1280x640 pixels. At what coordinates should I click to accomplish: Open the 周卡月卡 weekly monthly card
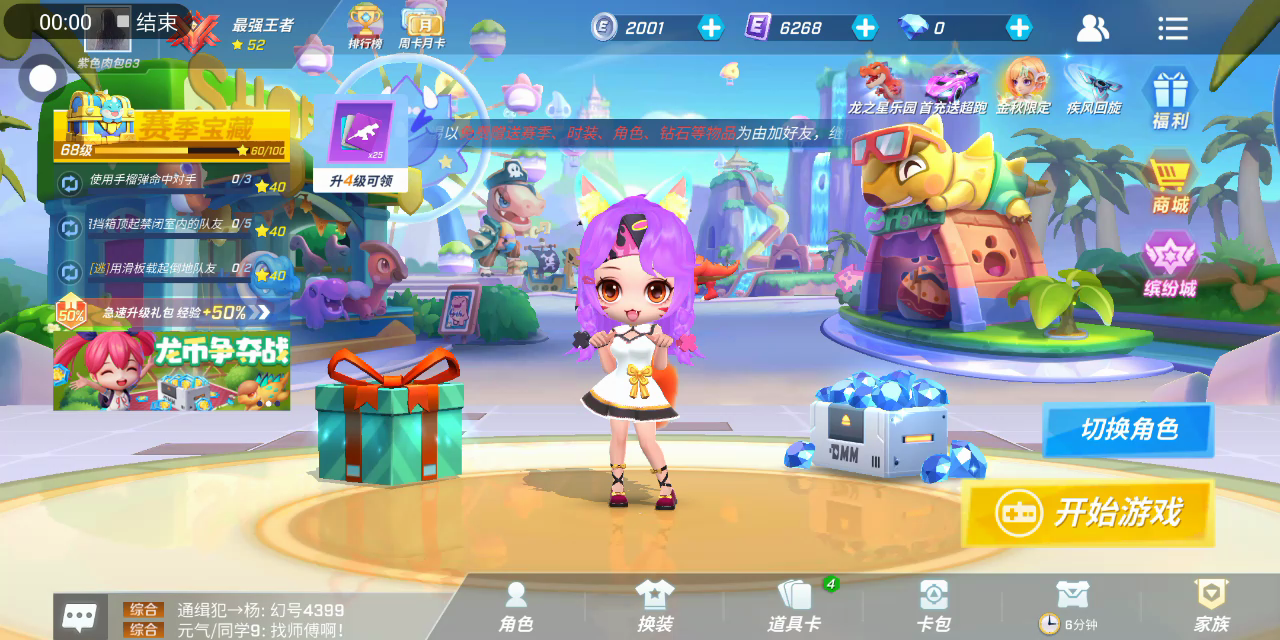[421, 27]
